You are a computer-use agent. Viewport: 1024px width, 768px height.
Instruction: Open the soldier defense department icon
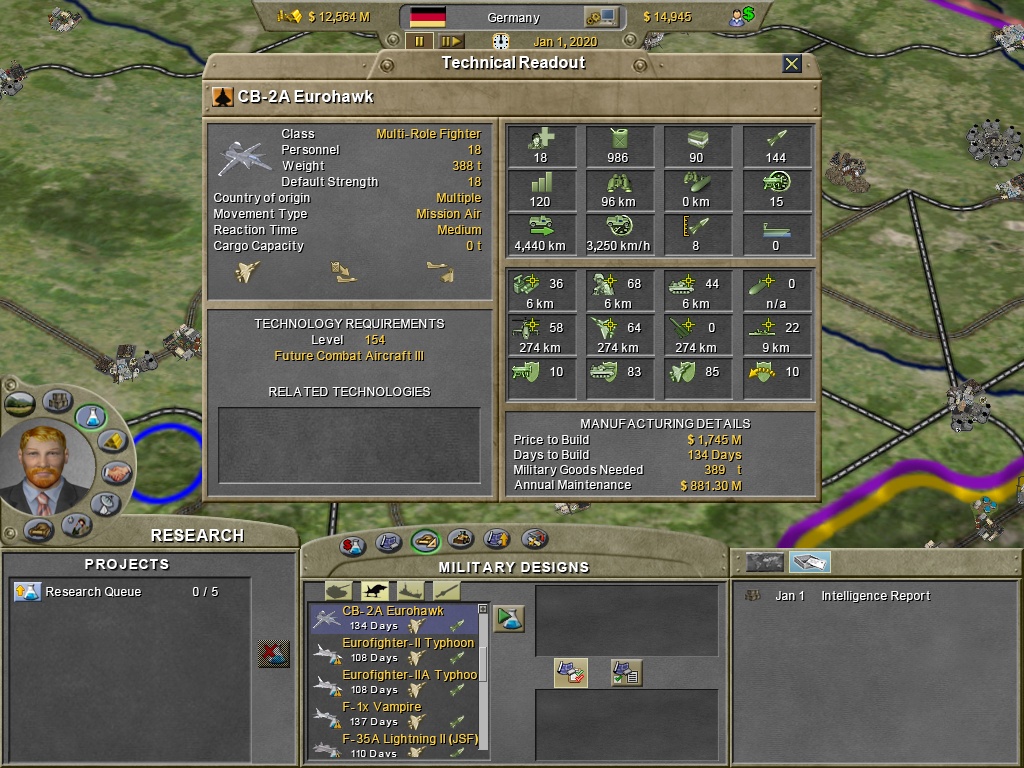click(x=76, y=524)
